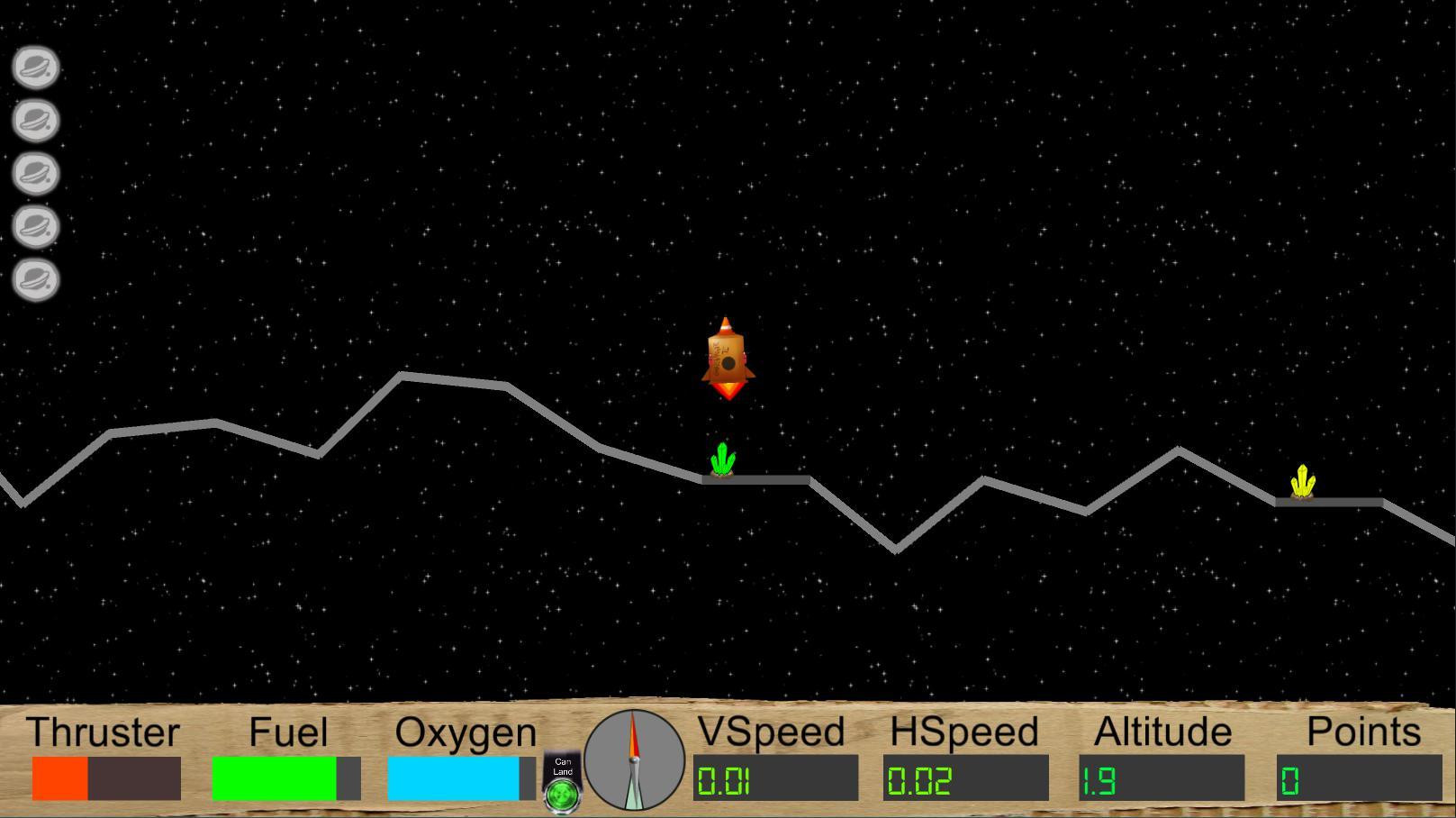This screenshot has width=1456, height=818.
Task: Click the cyan Oxygen level bar
Action: pos(455,780)
